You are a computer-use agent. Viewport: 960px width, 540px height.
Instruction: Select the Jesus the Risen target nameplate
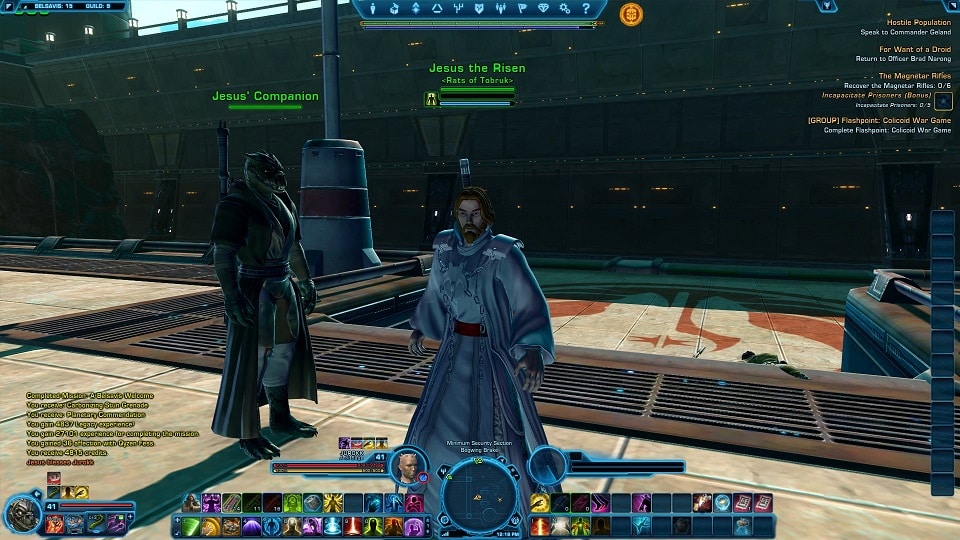coord(477,68)
